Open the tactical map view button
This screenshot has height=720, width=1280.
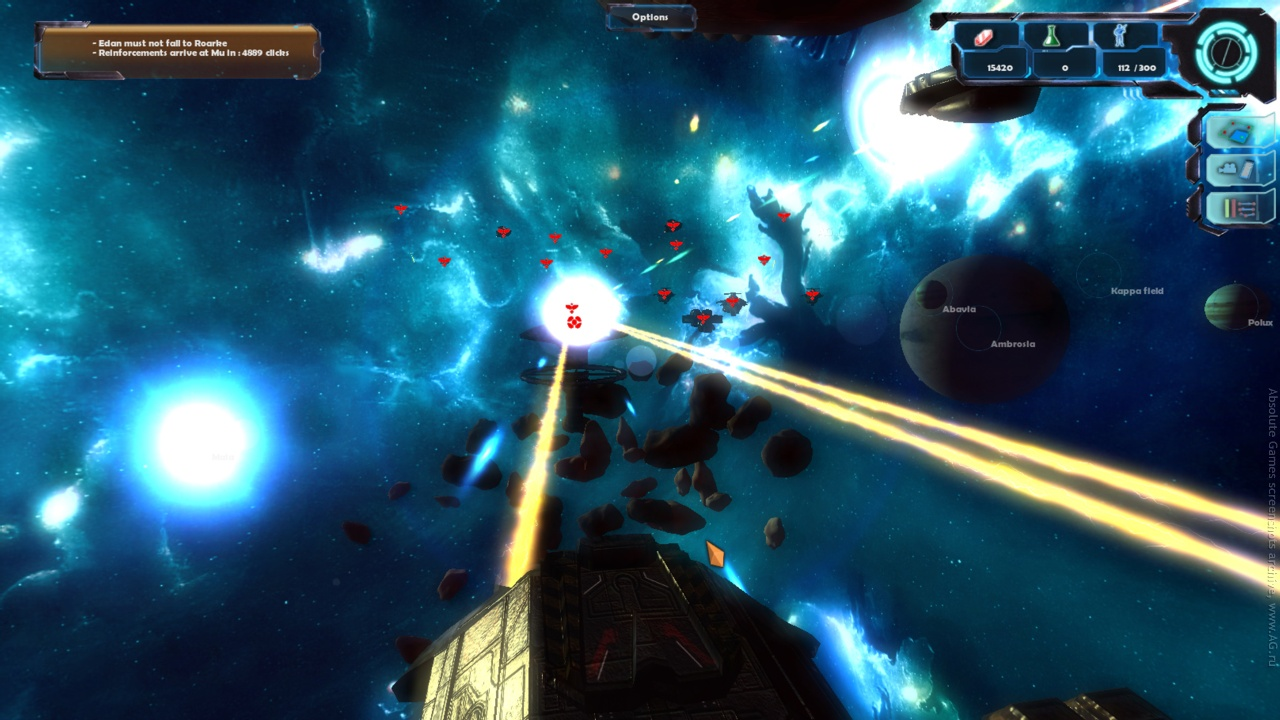coord(1239,133)
